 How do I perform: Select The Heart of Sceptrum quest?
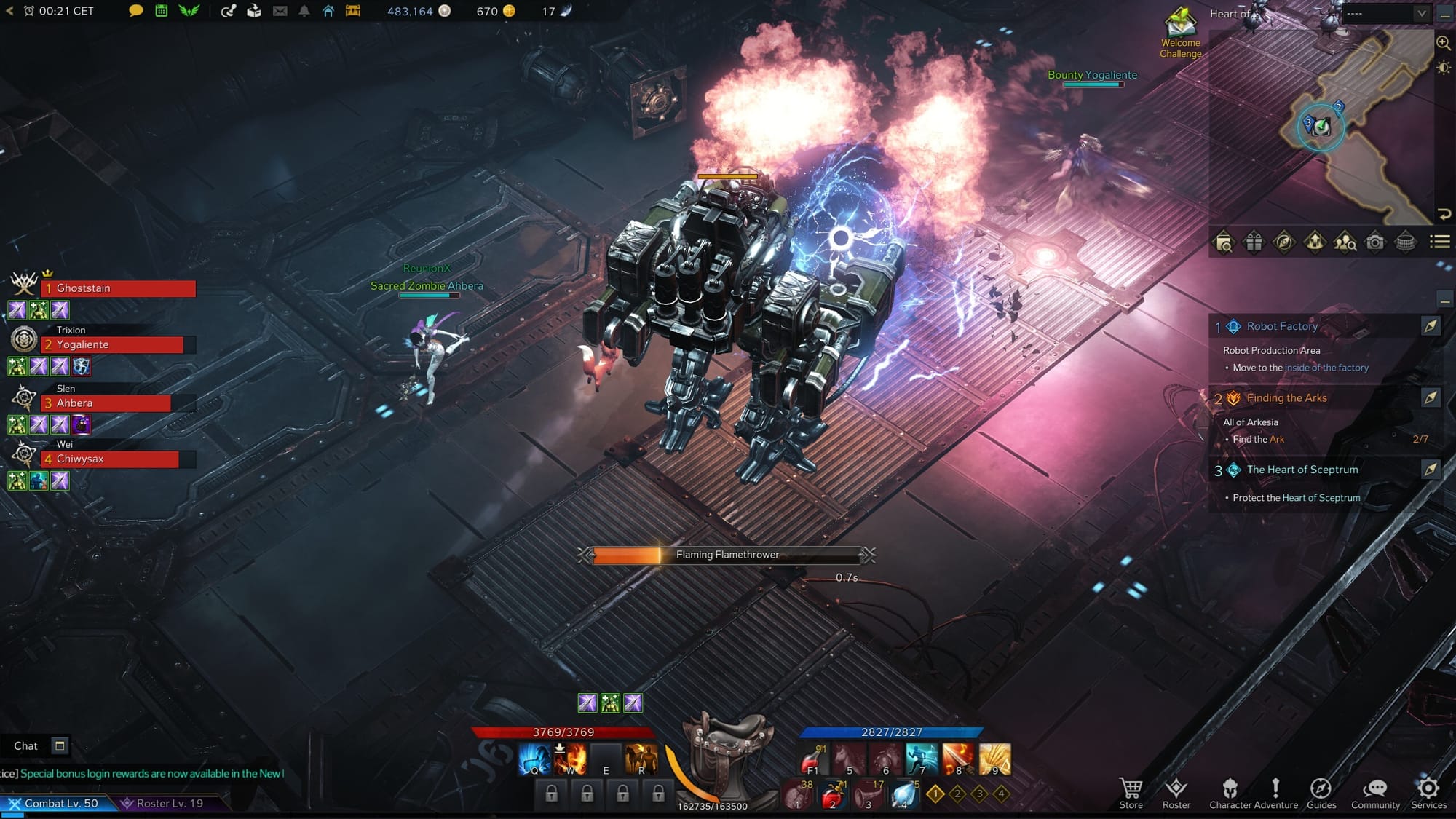click(x=1302, y=470)
